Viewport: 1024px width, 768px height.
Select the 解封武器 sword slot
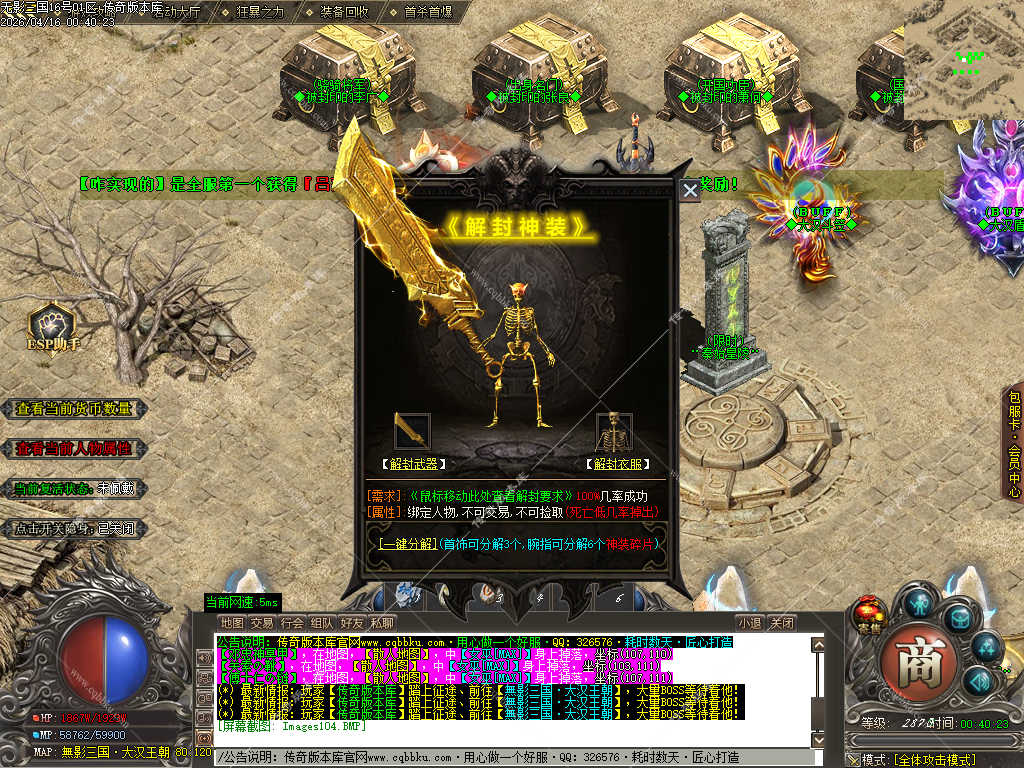[x=412, y=432]
